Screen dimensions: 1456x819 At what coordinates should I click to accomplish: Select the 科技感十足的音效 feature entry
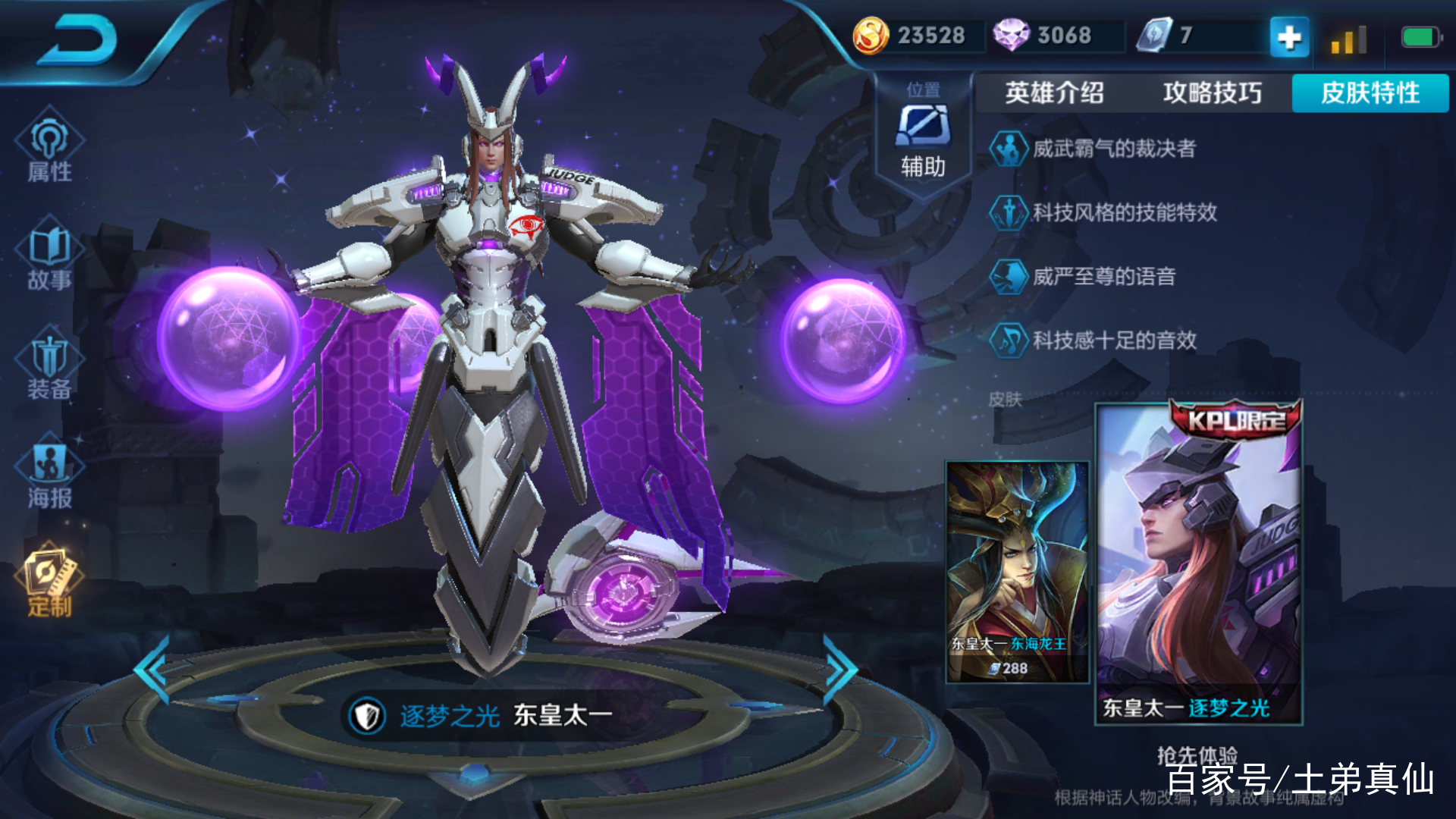(1113, 340)
